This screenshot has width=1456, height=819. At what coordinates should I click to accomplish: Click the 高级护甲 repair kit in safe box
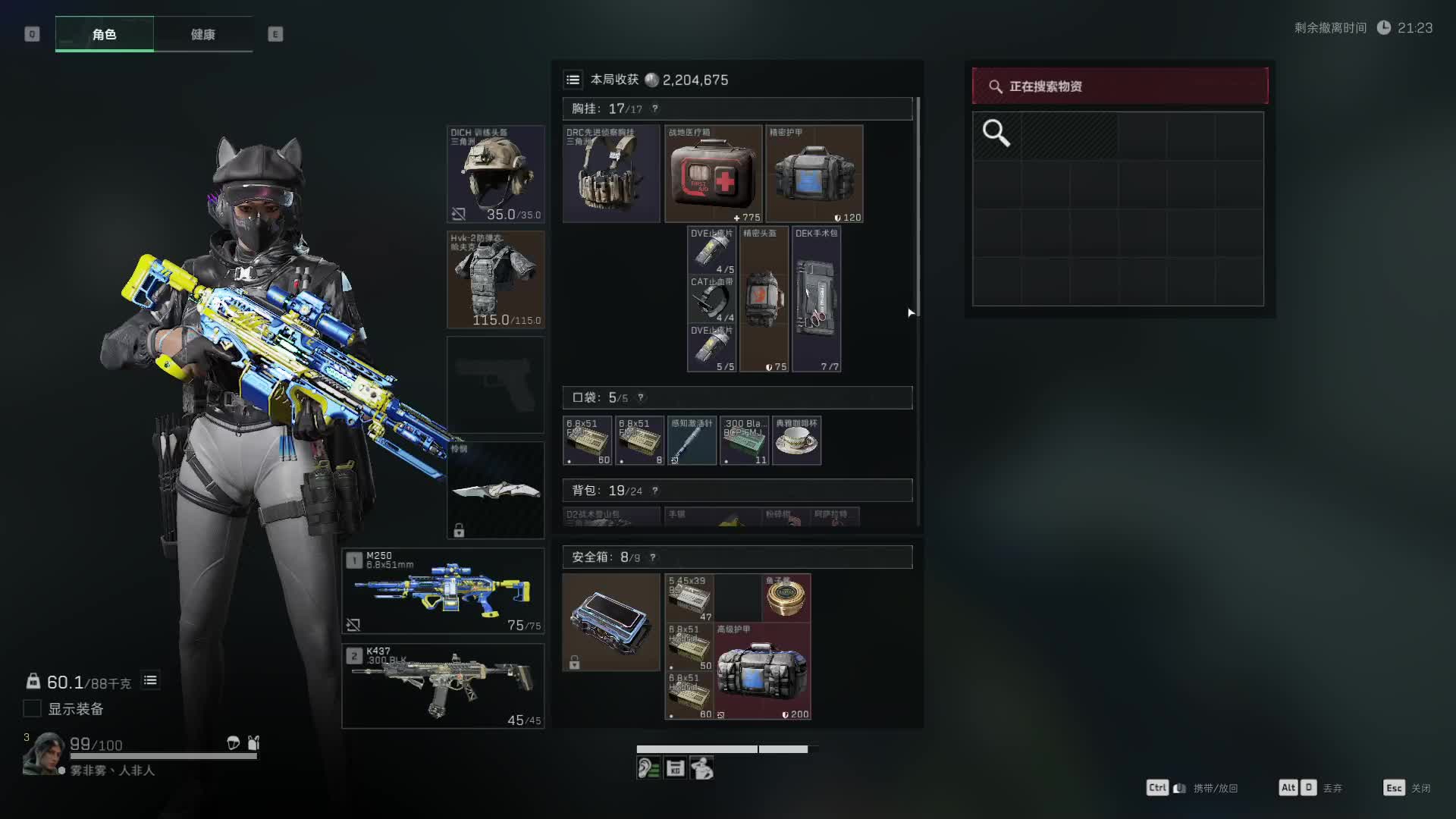(x=762, y=671)
